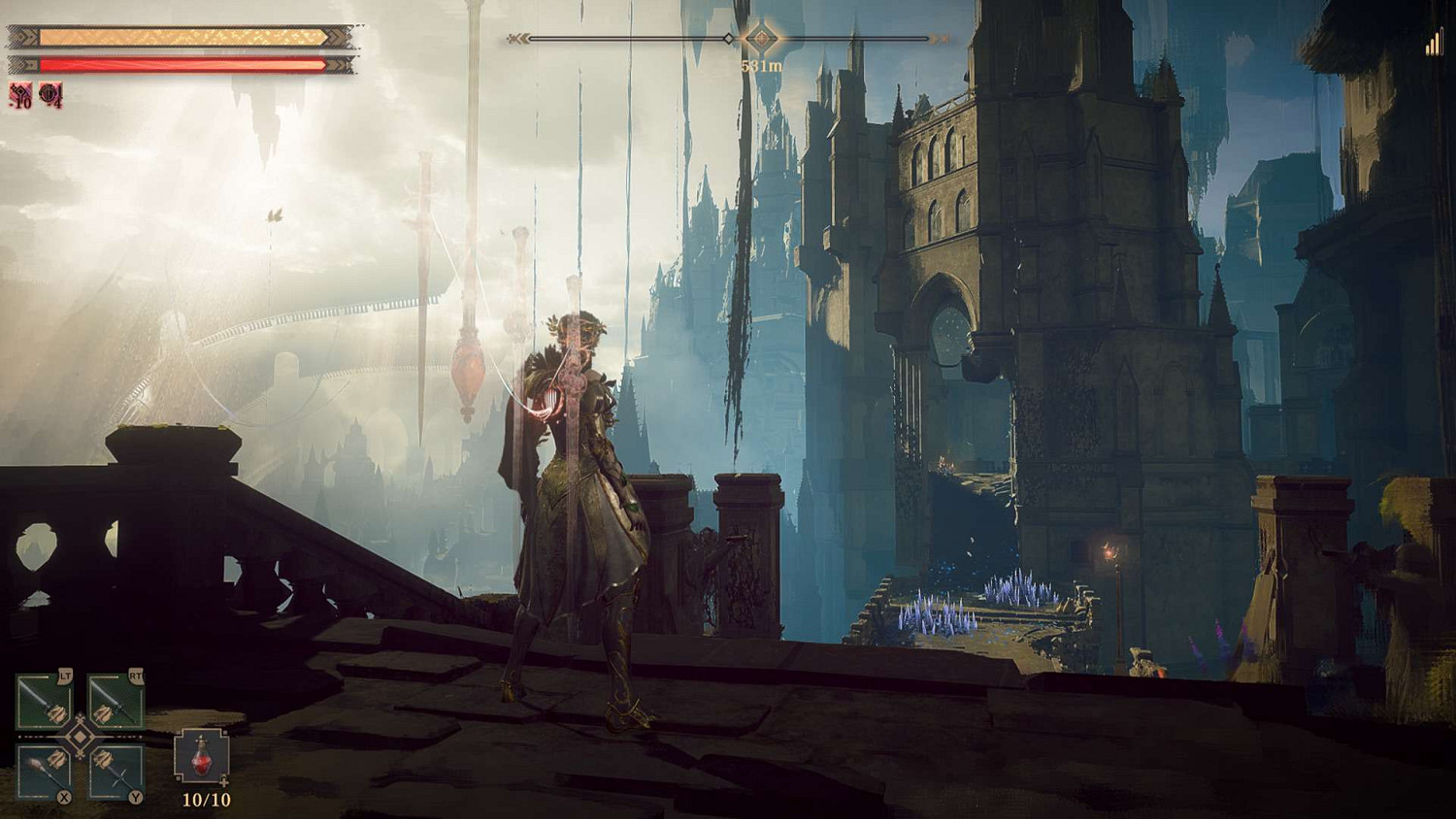Use the red healing potion flask
The image size is (1456, 819).
click(202, 757)
